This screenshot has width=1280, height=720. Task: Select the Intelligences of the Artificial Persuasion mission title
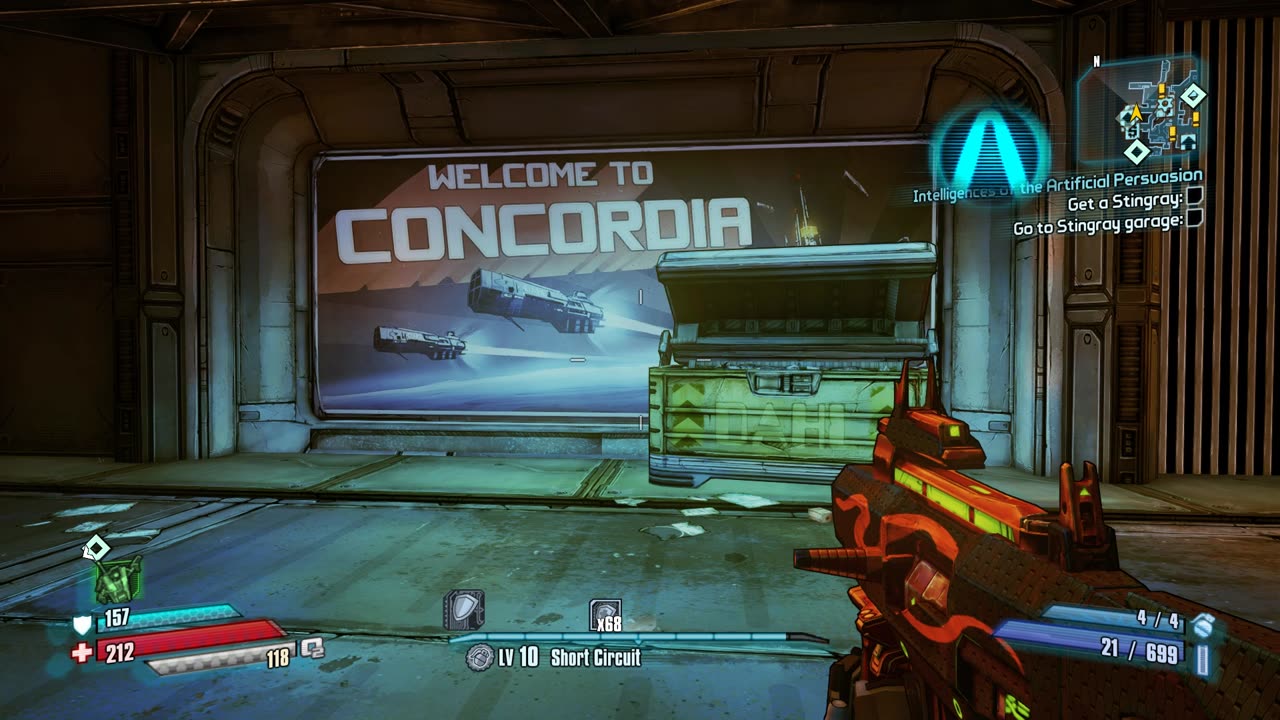(1057, 187)
